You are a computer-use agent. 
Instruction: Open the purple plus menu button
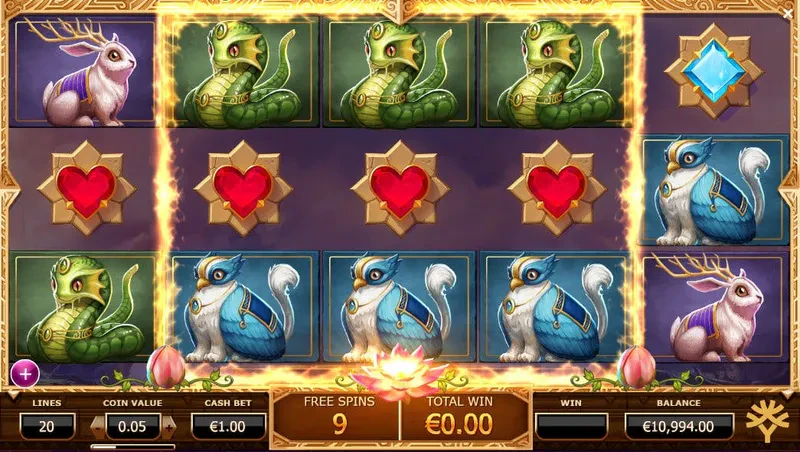coord(24,374)
